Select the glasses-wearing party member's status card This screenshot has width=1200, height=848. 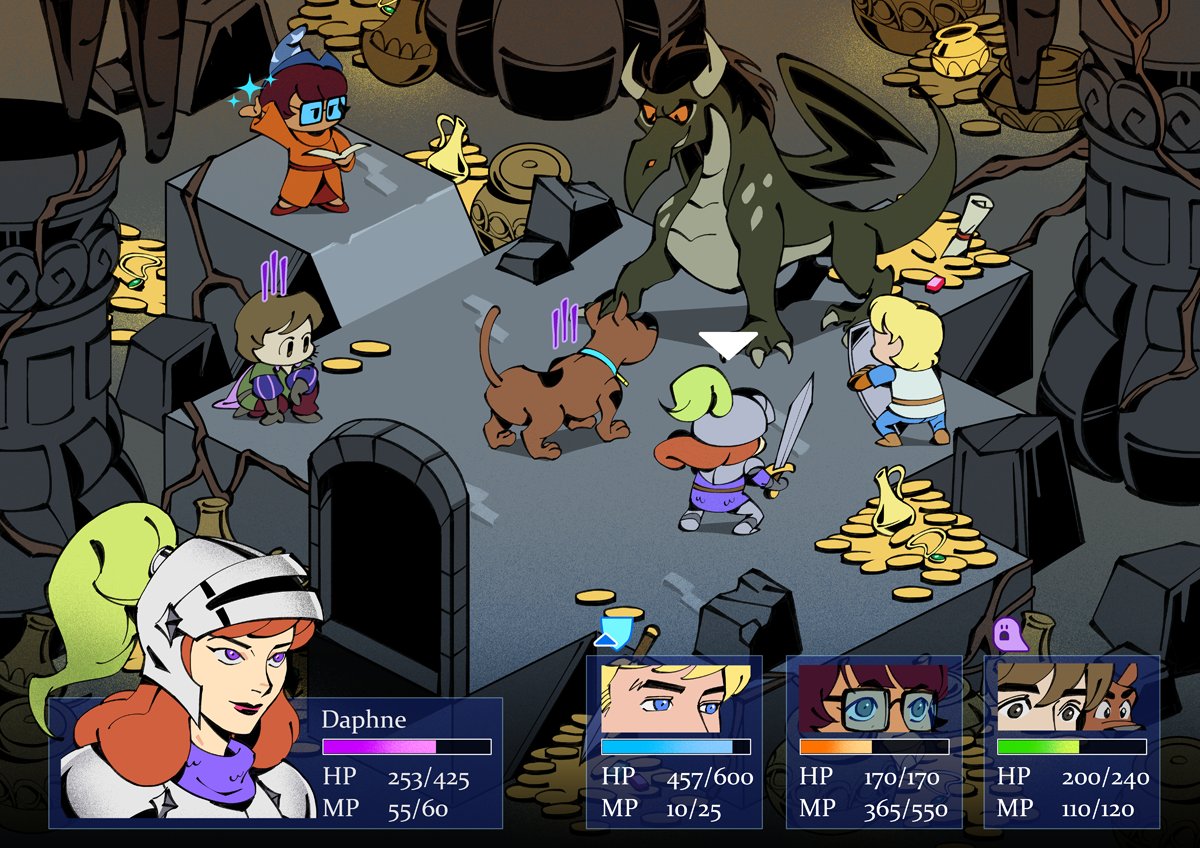pos(874,741)
